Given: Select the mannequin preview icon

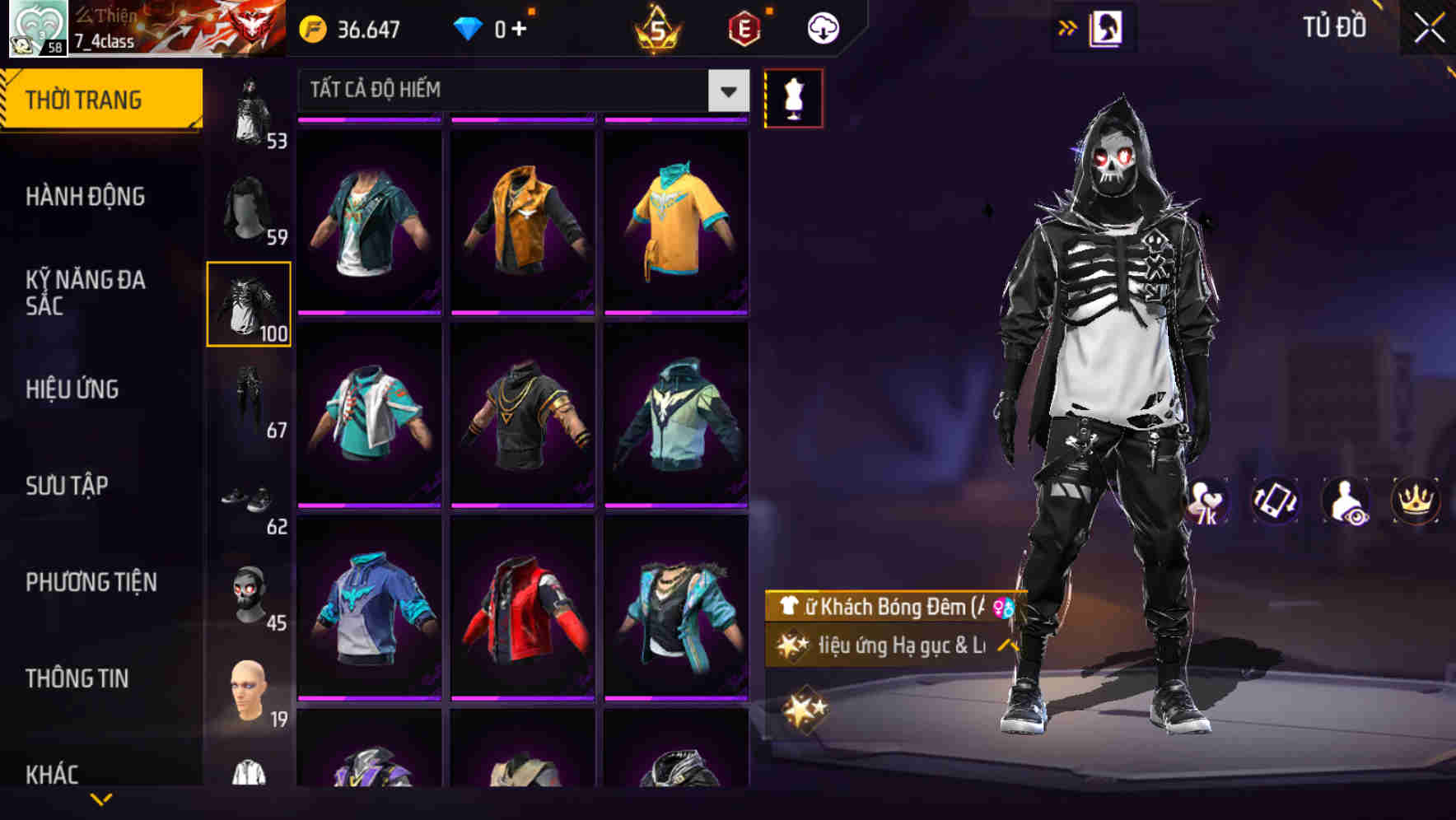Looking at the screenshot, I should pos(793,97).
